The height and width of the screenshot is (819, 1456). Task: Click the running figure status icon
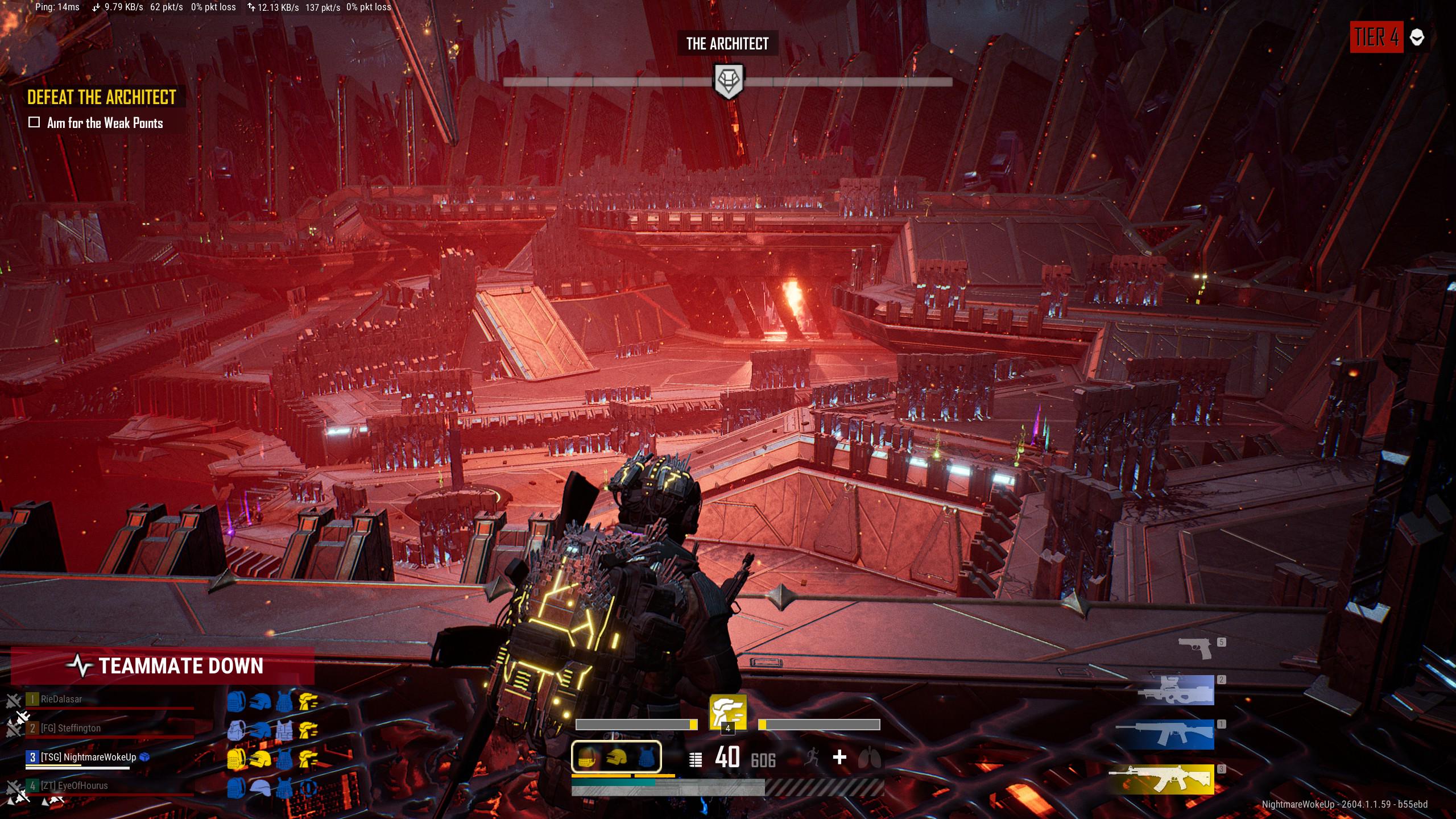(812, 757)
